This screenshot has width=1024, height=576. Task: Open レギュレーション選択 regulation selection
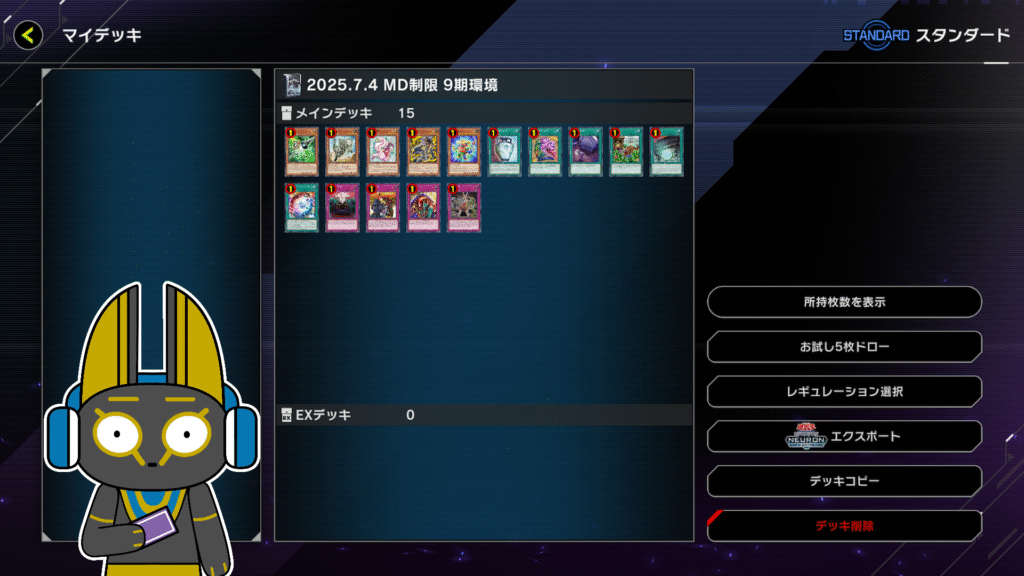pos(844,392)
